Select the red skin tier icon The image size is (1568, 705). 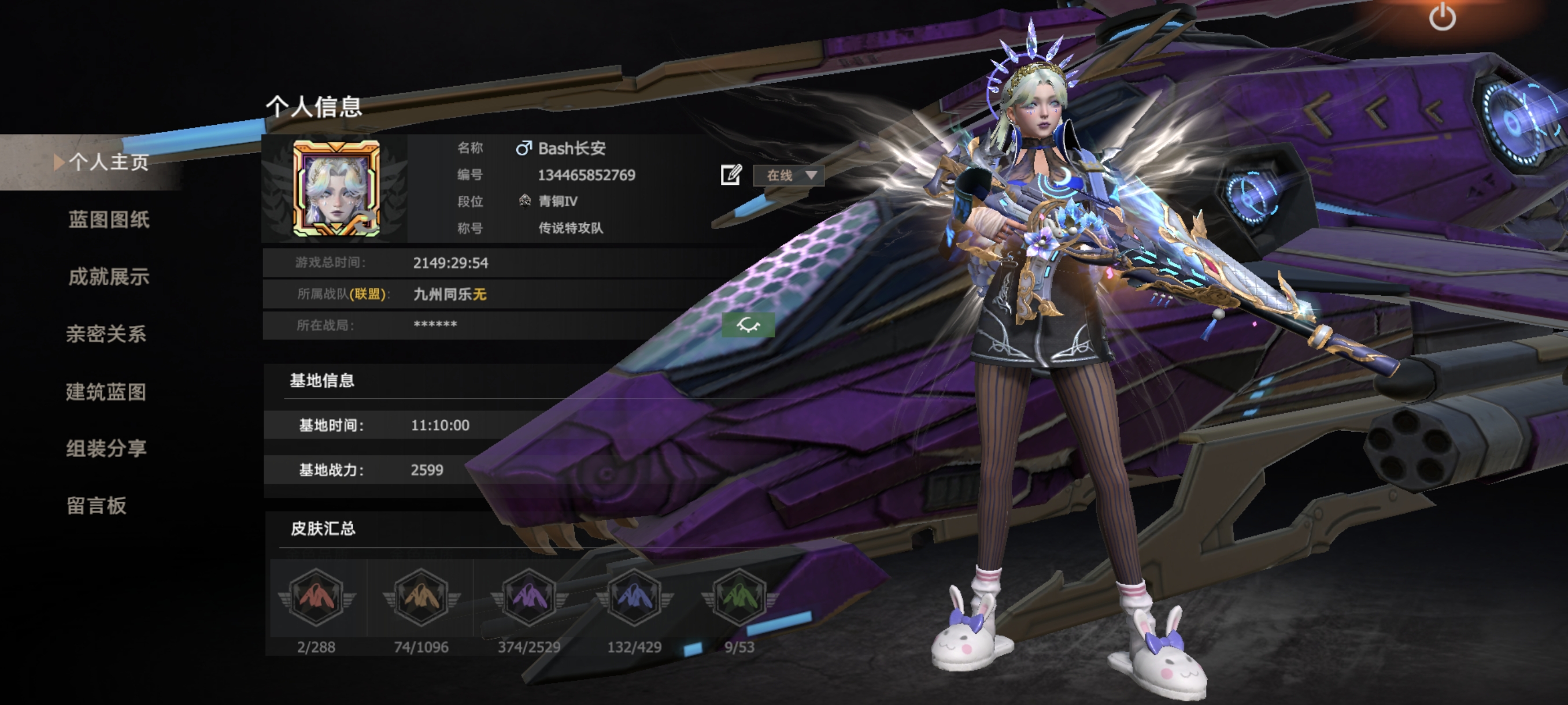click(x=316, y=598)
